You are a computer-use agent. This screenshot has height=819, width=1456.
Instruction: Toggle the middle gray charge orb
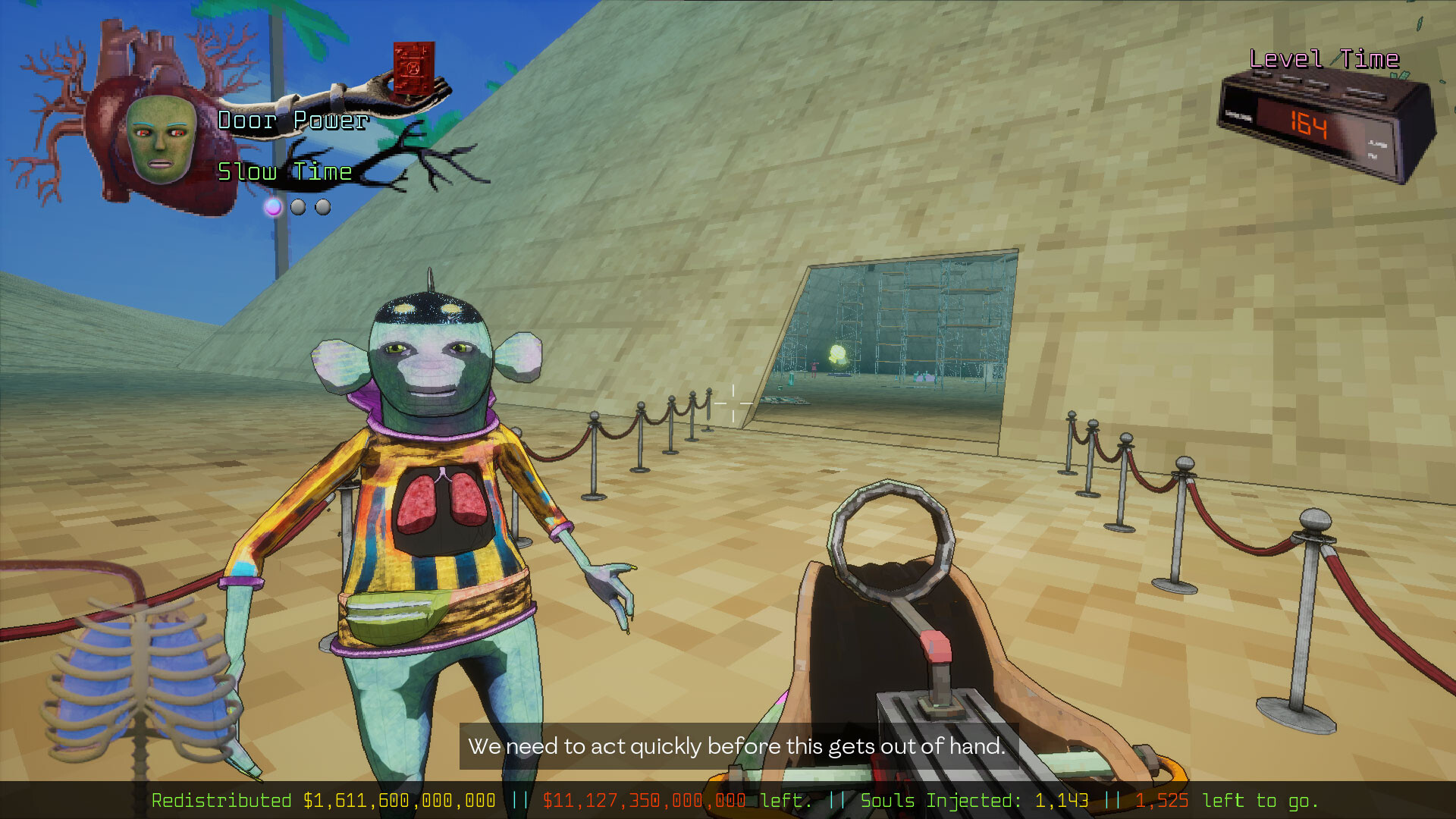(x=298, y=206)
